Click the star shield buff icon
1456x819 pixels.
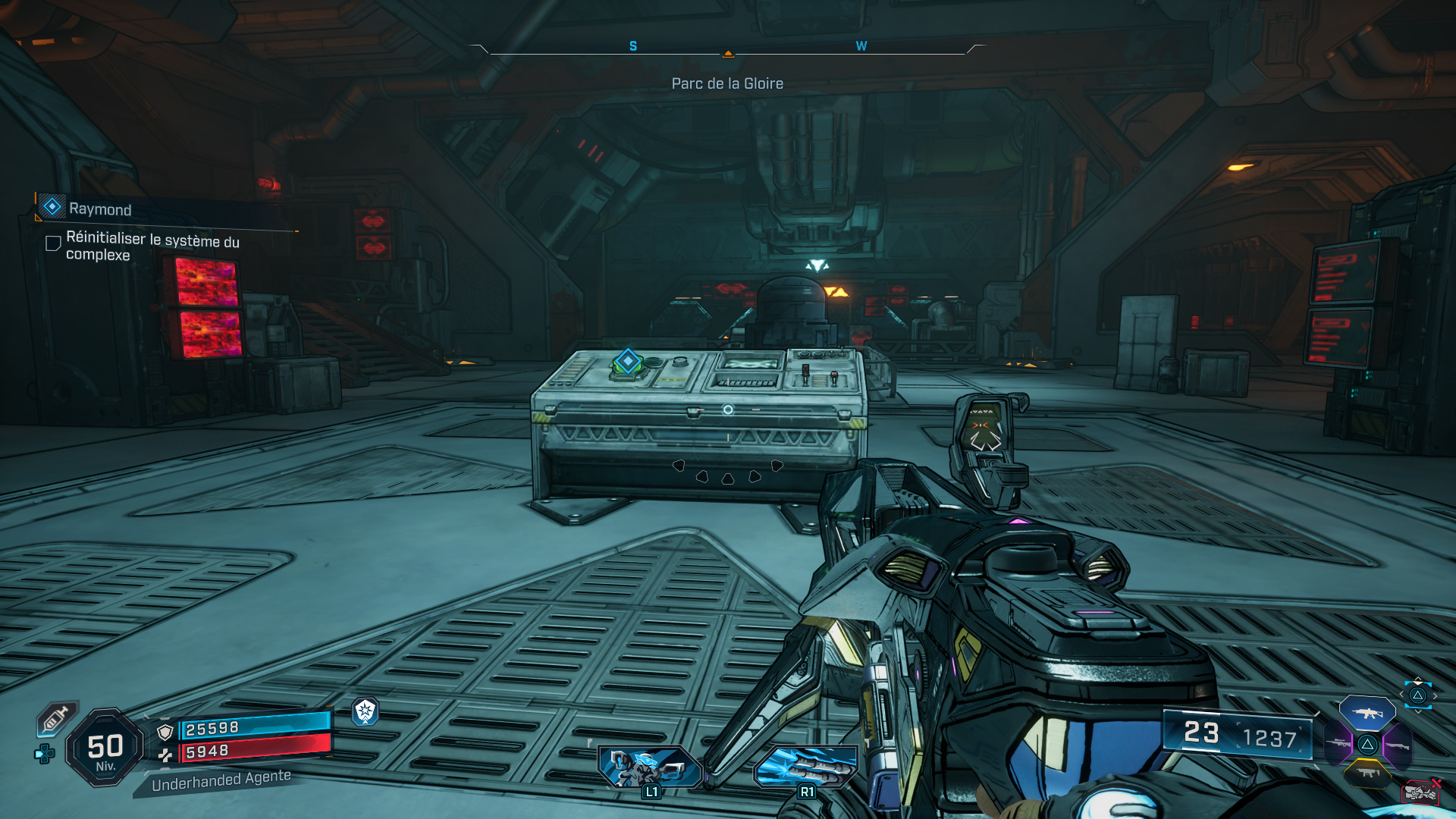click(366, 711)
